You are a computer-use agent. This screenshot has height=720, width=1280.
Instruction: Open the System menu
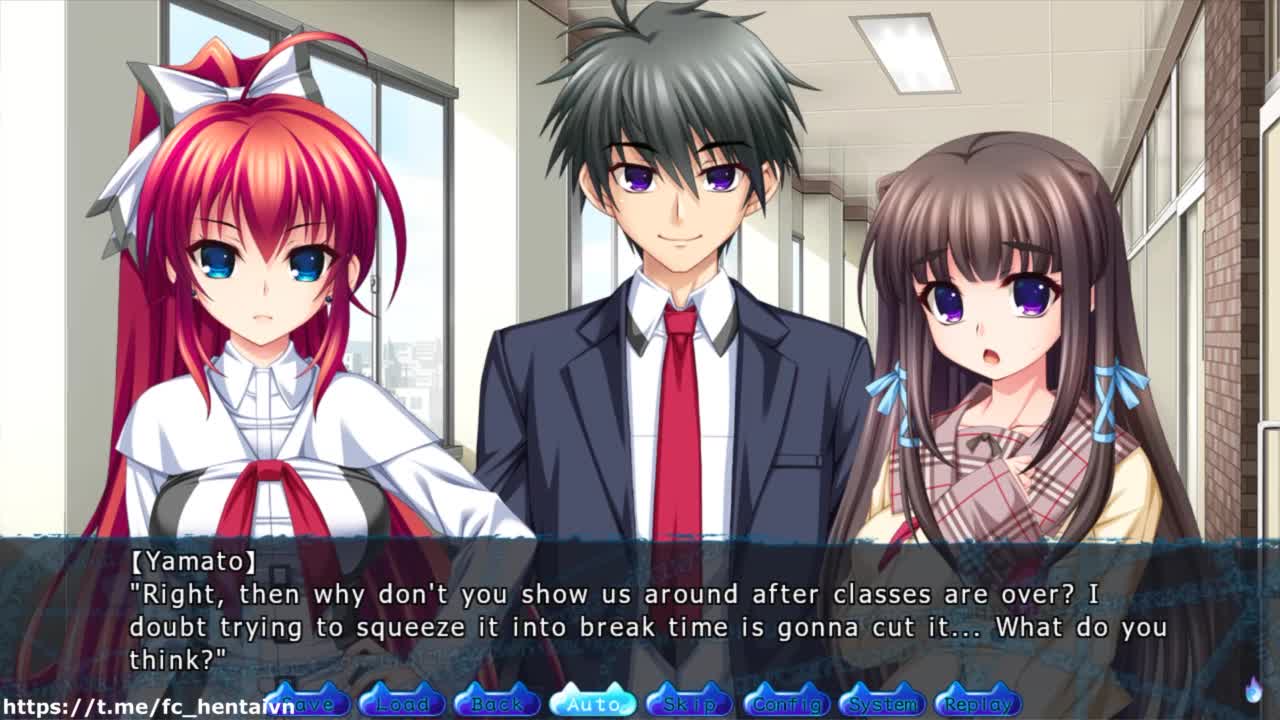882,703
